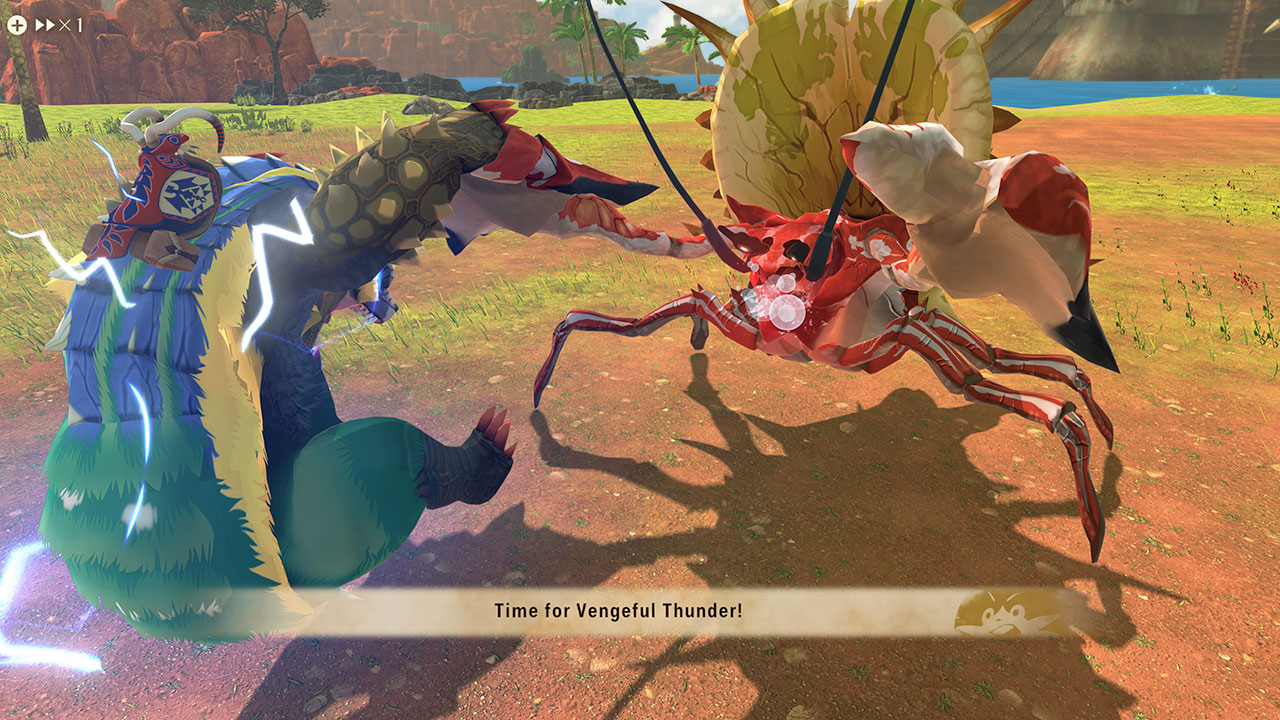Toggle the fast-forward battle speed icon
Viewport: 1280px width, 720px height.
46,25
